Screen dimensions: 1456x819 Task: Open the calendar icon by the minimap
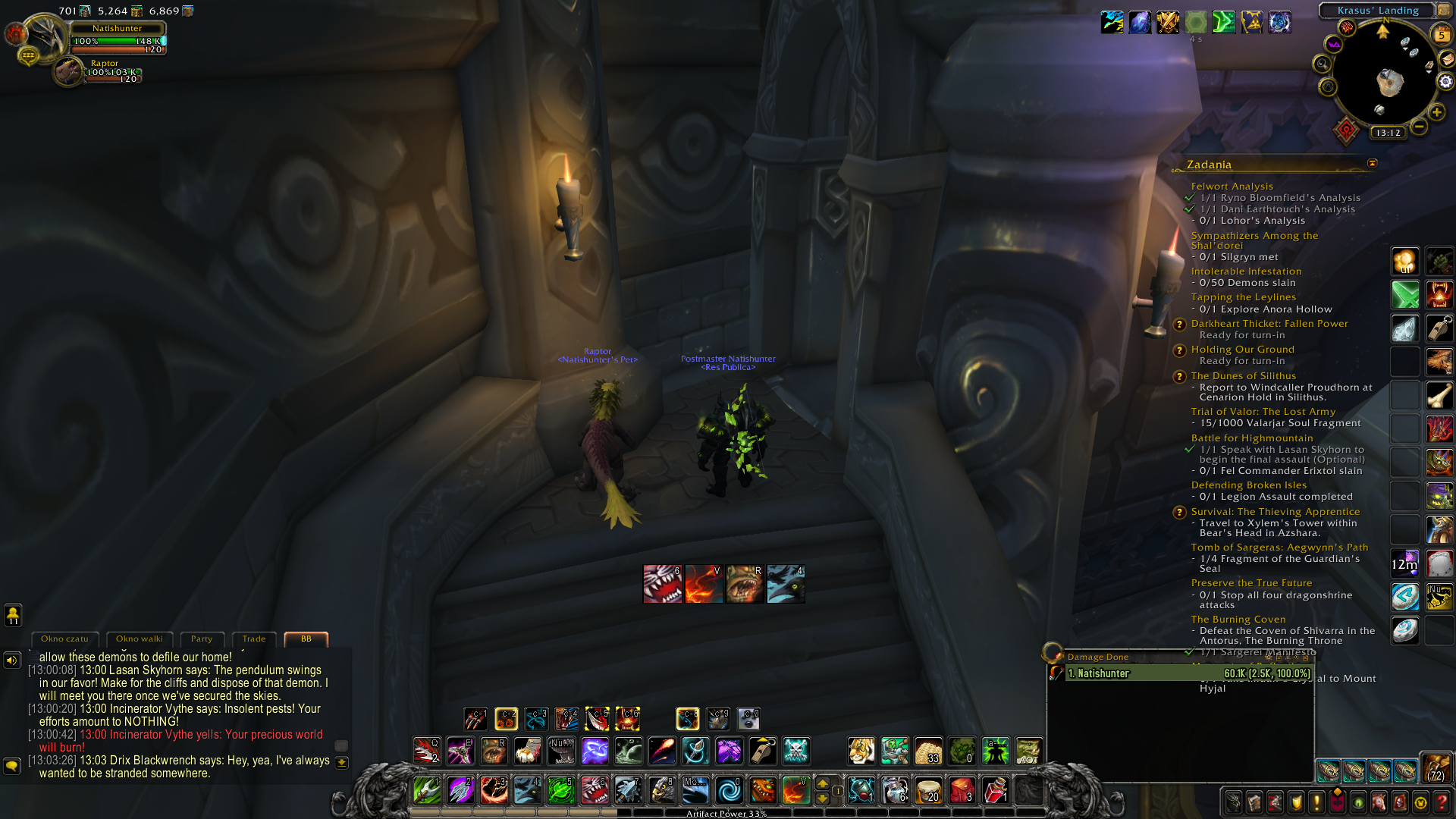[x=1441, y=34]
